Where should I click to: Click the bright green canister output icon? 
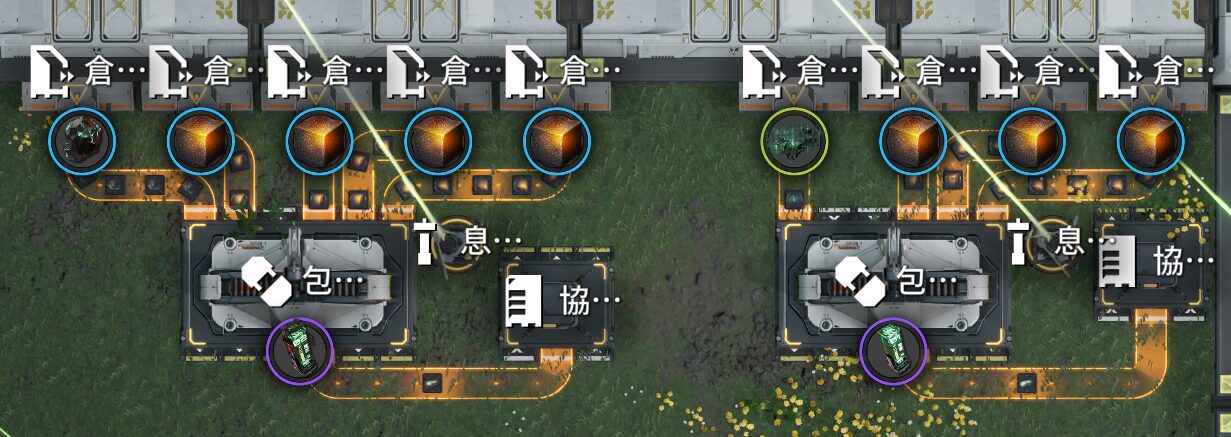point(893,352)
